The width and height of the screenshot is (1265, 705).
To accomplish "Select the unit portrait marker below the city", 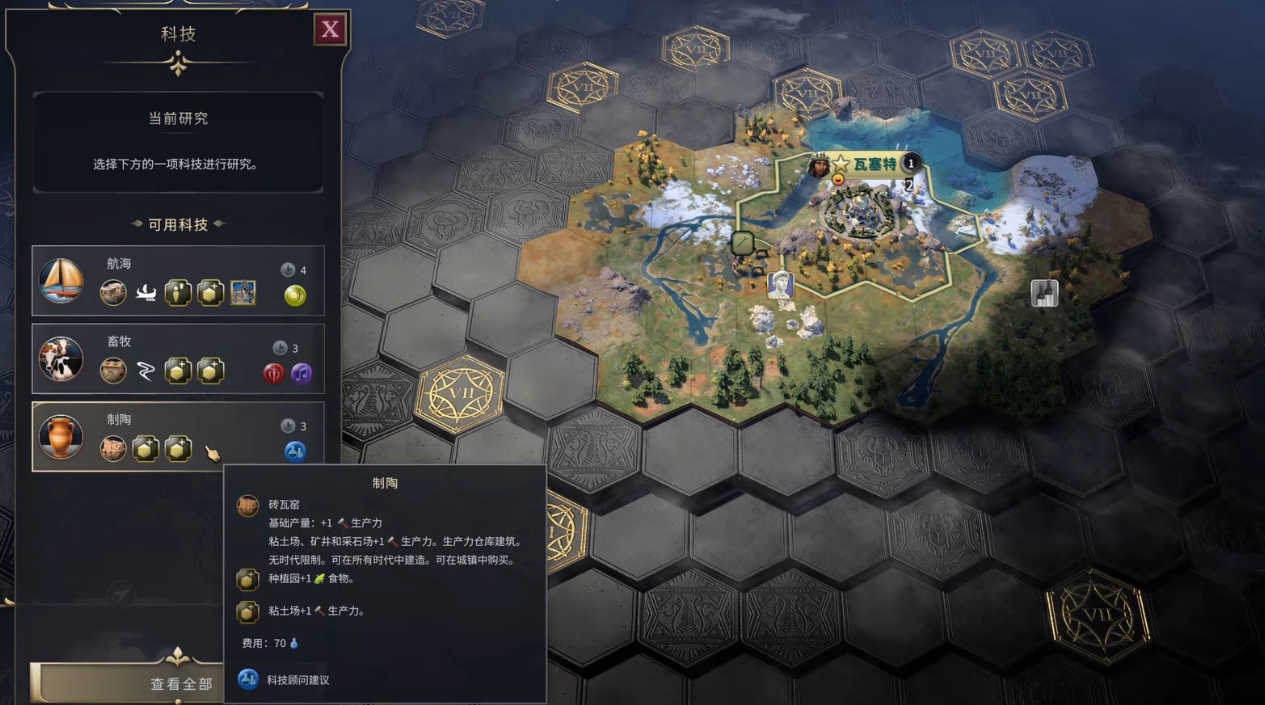I will pyautogui.click(x=780, y=284).
